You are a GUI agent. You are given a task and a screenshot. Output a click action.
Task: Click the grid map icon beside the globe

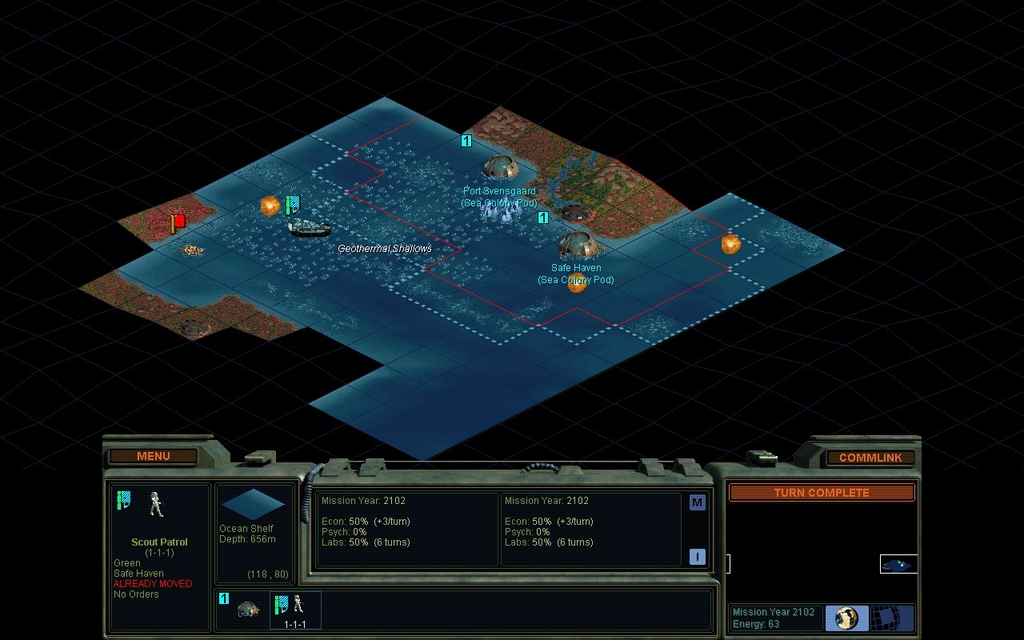884,618
